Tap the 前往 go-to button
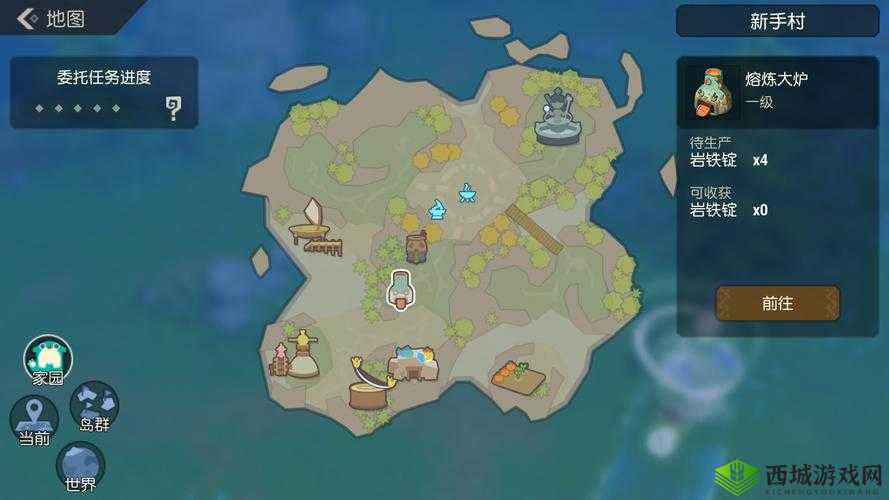This screenshot has width=889, height=500. point(777,303)
